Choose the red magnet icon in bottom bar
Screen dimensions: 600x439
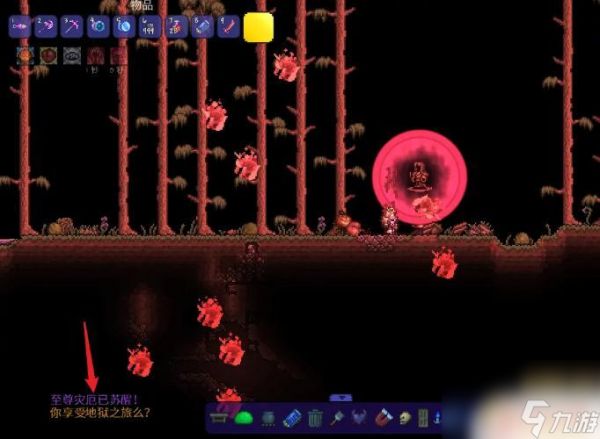point(384,418)
